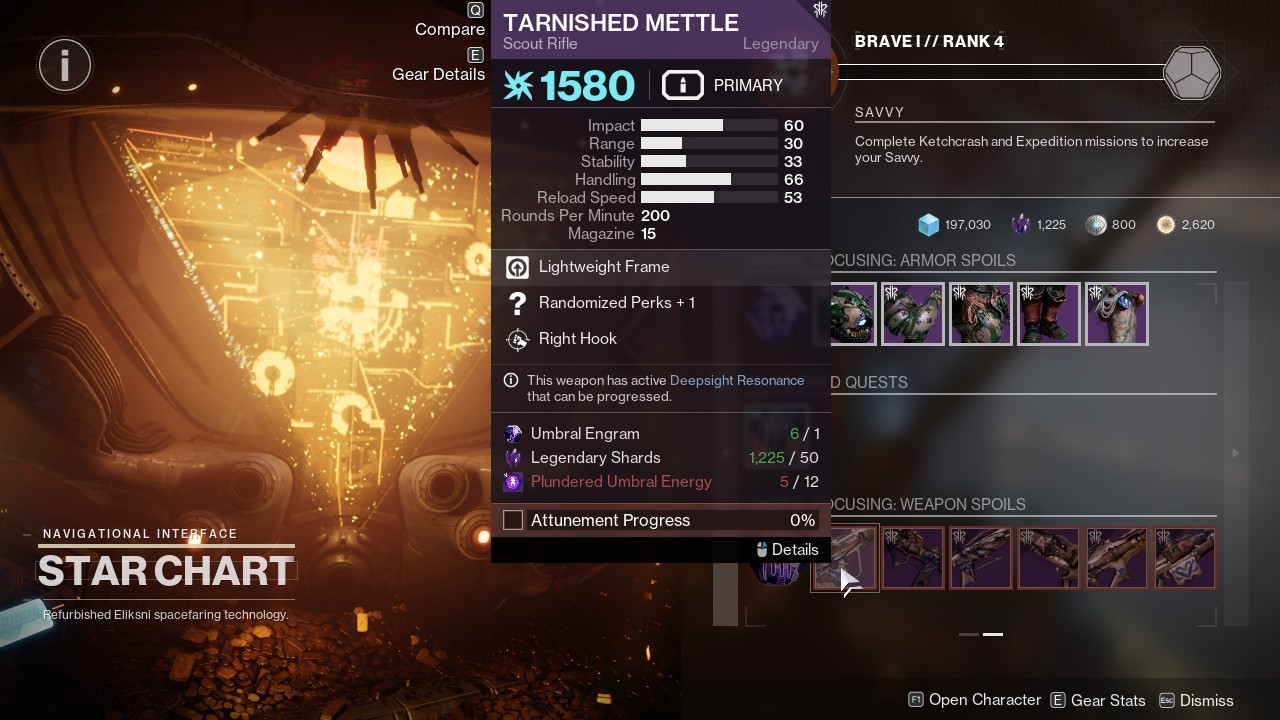Dismiss the Star Chart screen
The height and width of the screenshot is (720, 1280).
tap(1206, 700)
